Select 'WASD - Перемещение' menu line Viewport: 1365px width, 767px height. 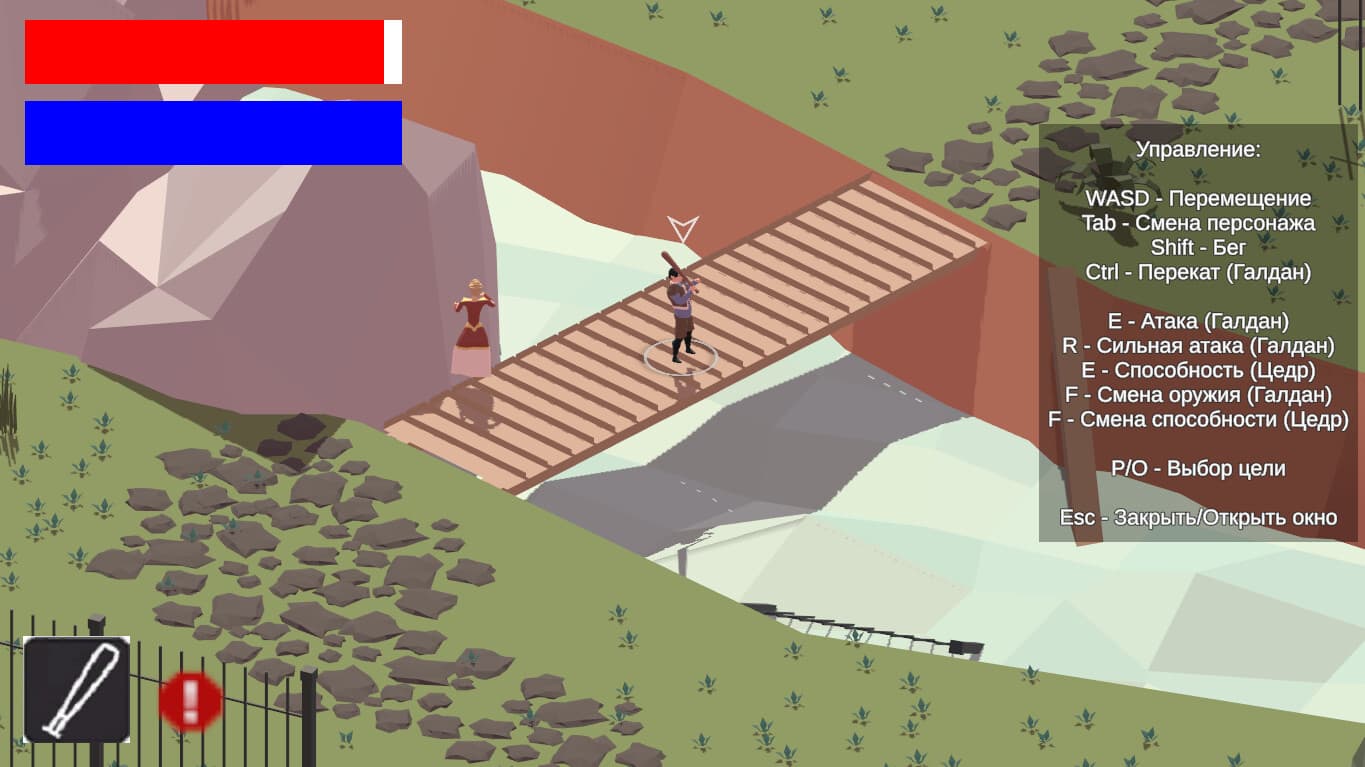point(1199,198)
